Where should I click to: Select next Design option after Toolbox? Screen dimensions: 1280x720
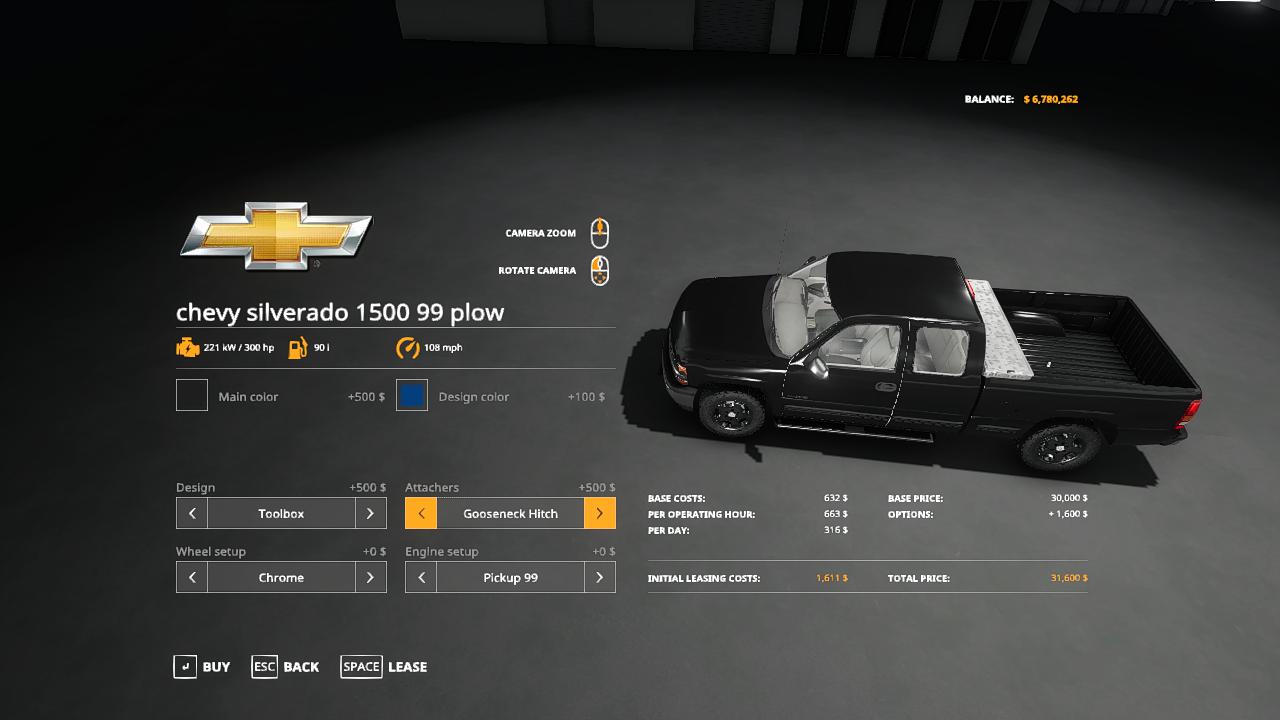(370, 513)
